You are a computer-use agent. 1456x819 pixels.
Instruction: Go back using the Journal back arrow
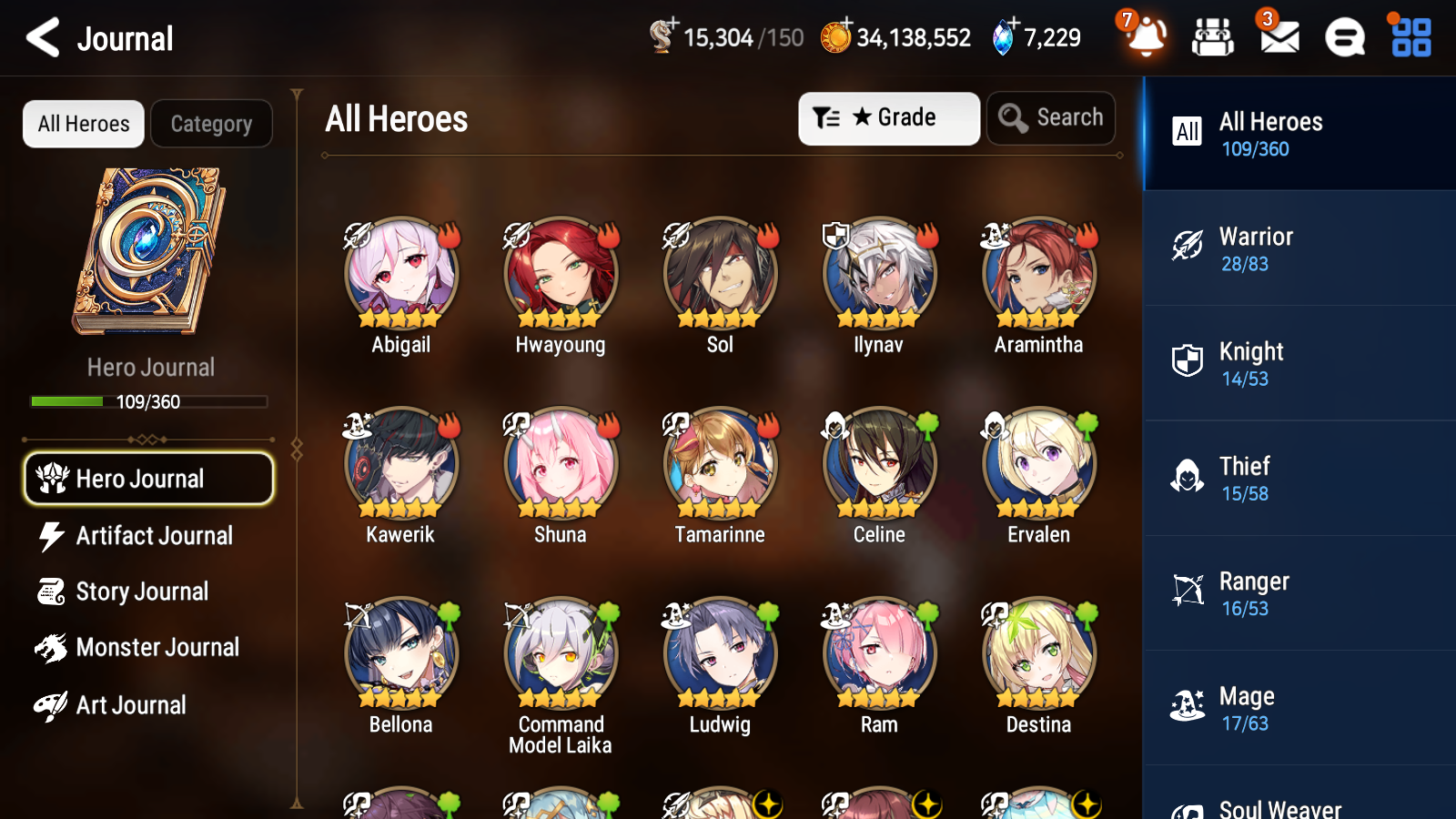(41, 37)
